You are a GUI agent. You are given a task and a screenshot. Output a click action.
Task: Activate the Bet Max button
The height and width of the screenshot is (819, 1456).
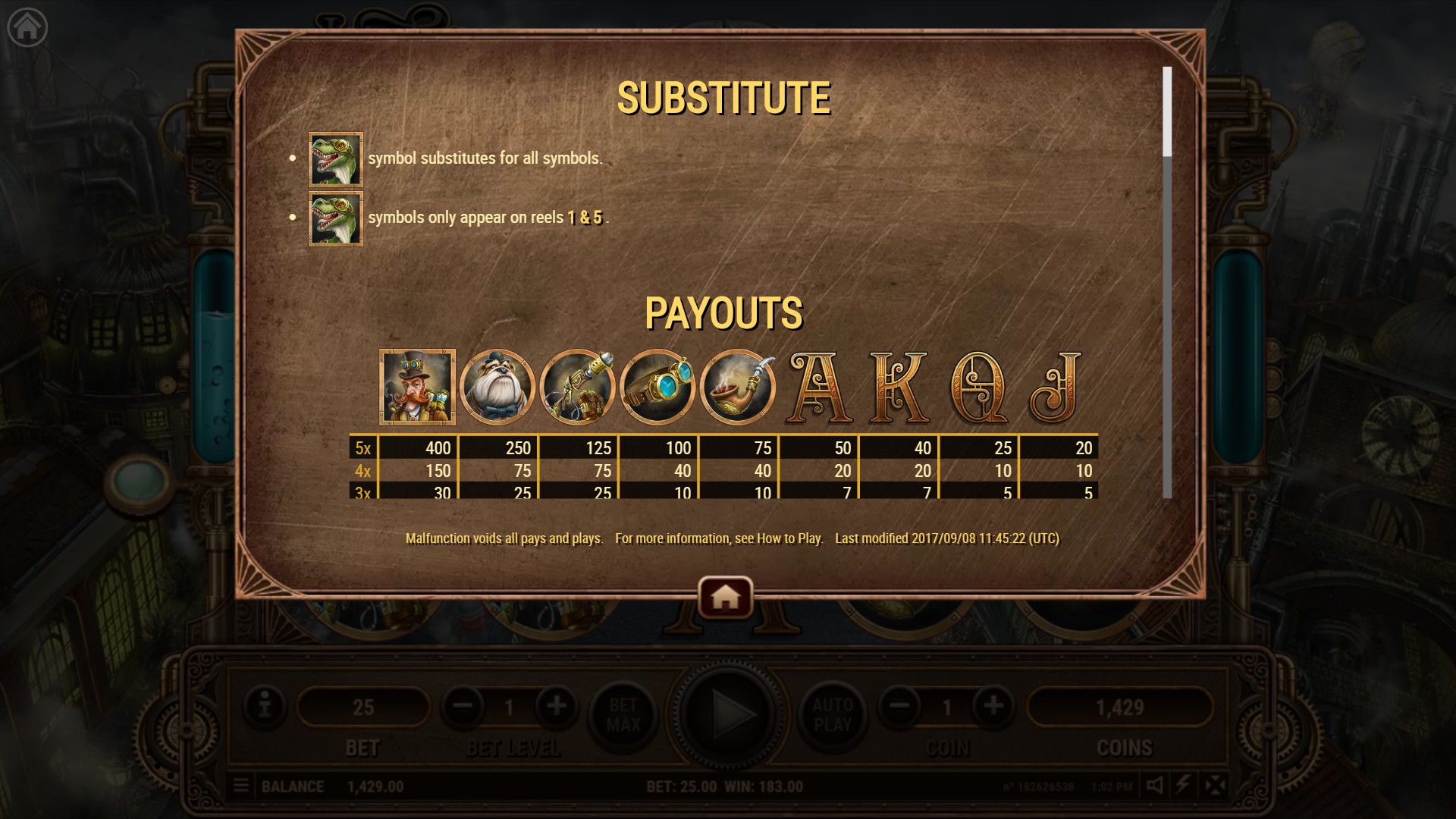623,714
